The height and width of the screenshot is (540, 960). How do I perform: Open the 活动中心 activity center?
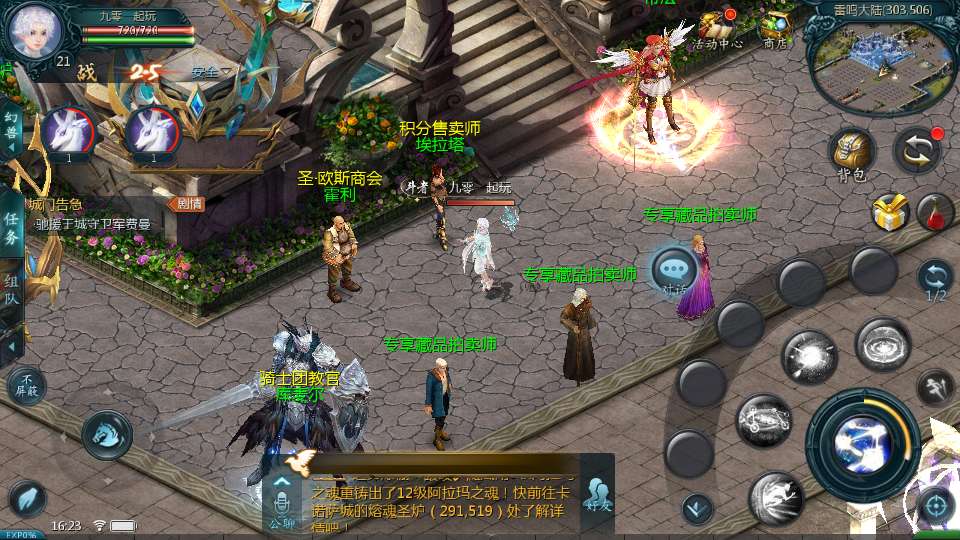(x=718, y=30)
